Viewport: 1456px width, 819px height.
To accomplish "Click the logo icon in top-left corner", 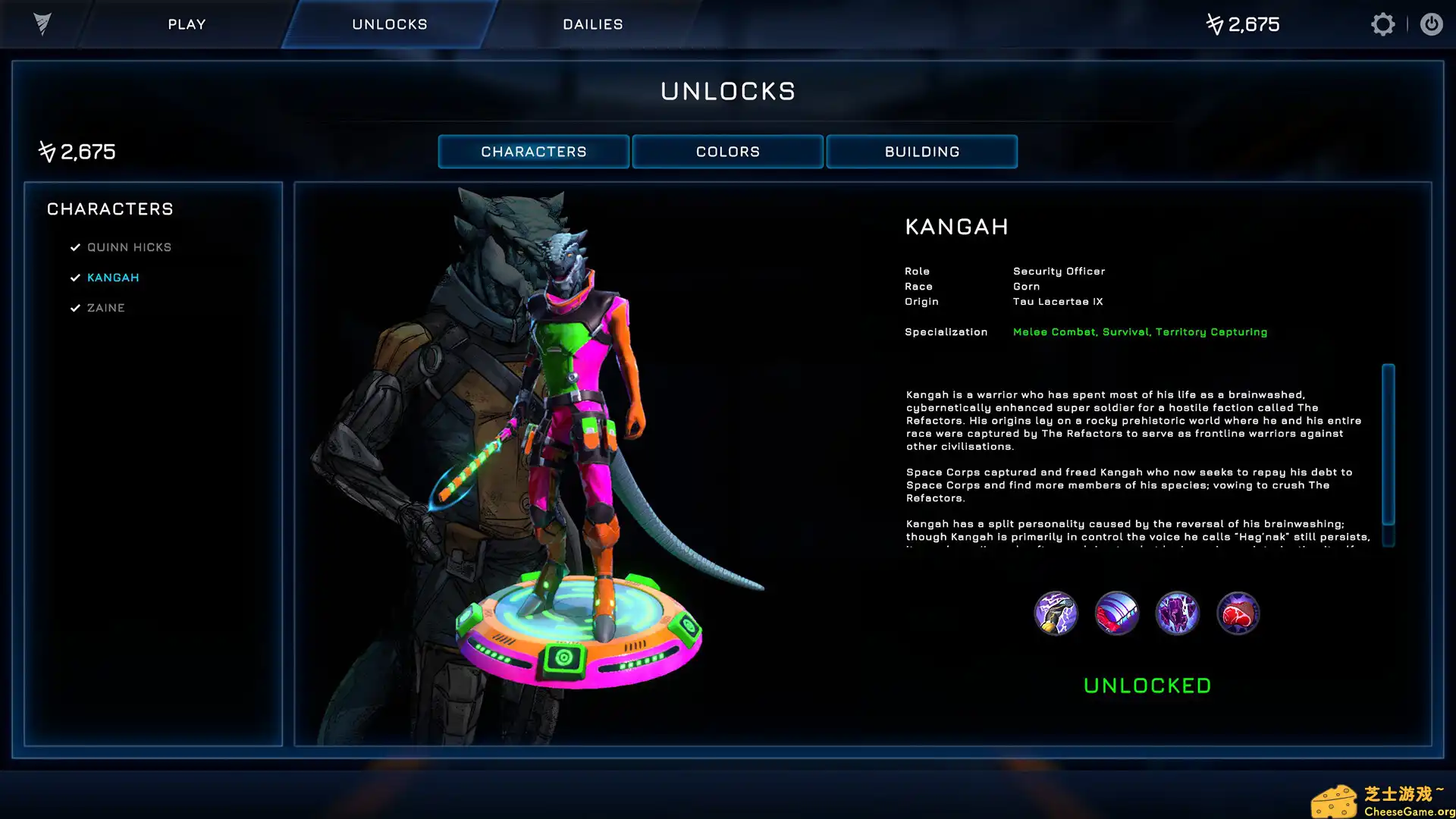I will pos(42,24).
